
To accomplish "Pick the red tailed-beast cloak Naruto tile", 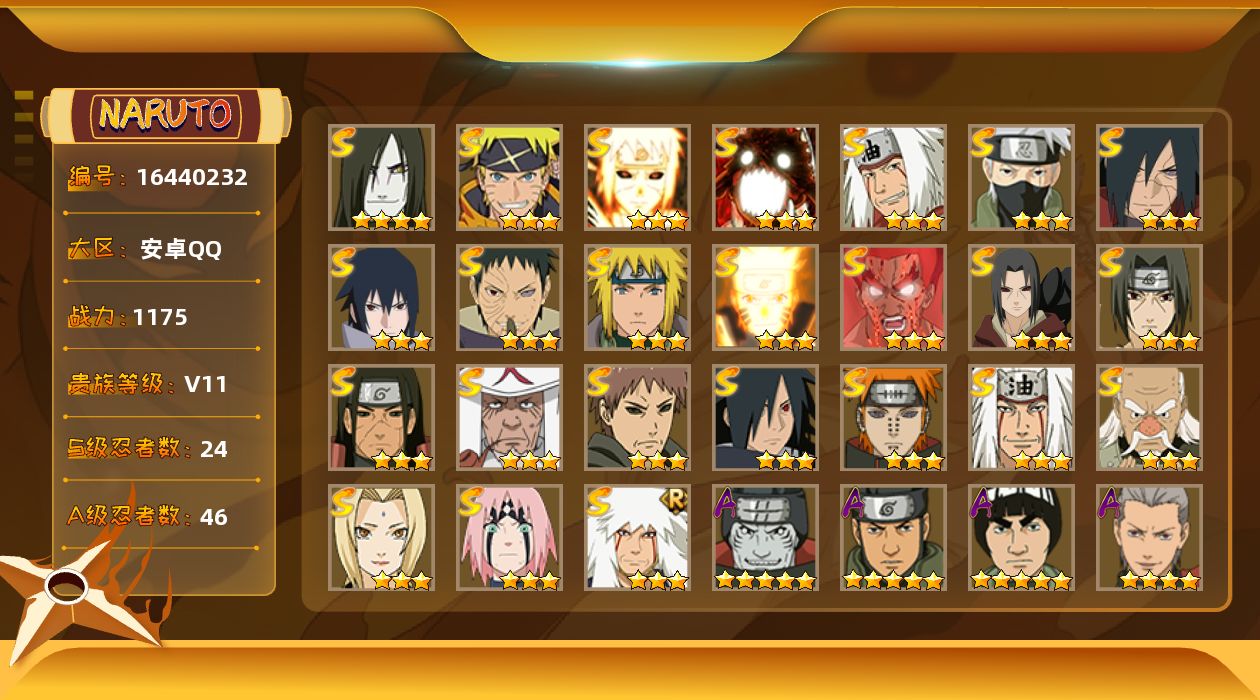I will click(x=765, y=177).
